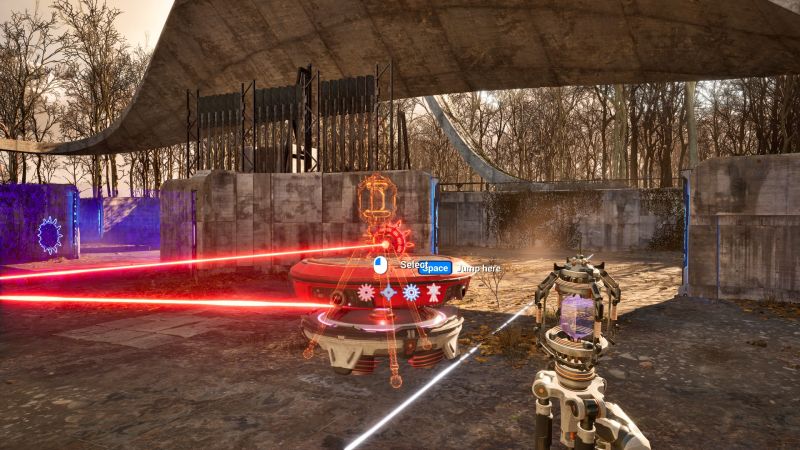This screenshot has width=800, height=450.
Task: Pick the red winged figure icon
Action: point(434,293)
